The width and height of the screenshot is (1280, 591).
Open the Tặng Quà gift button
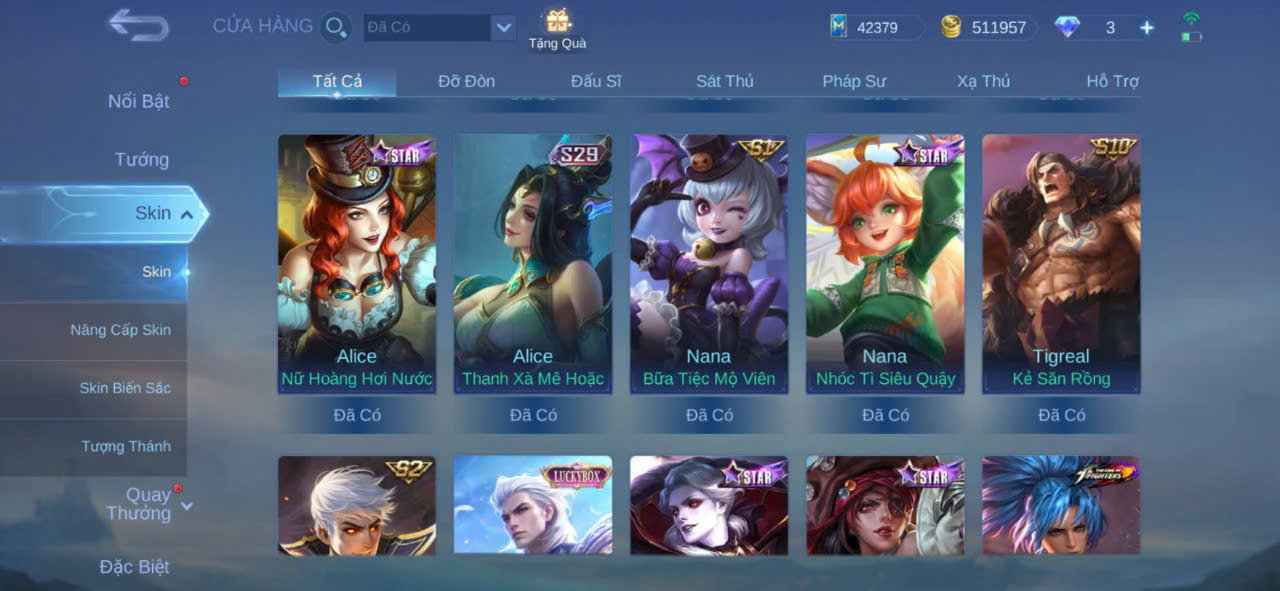point(557,28)
